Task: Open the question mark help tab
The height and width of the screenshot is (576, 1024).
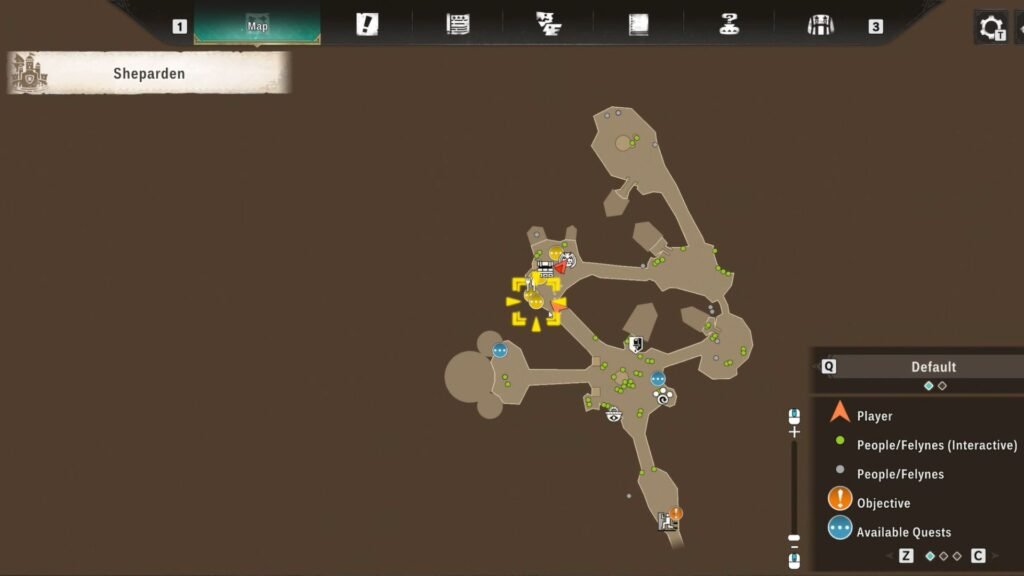Action: 729,25
